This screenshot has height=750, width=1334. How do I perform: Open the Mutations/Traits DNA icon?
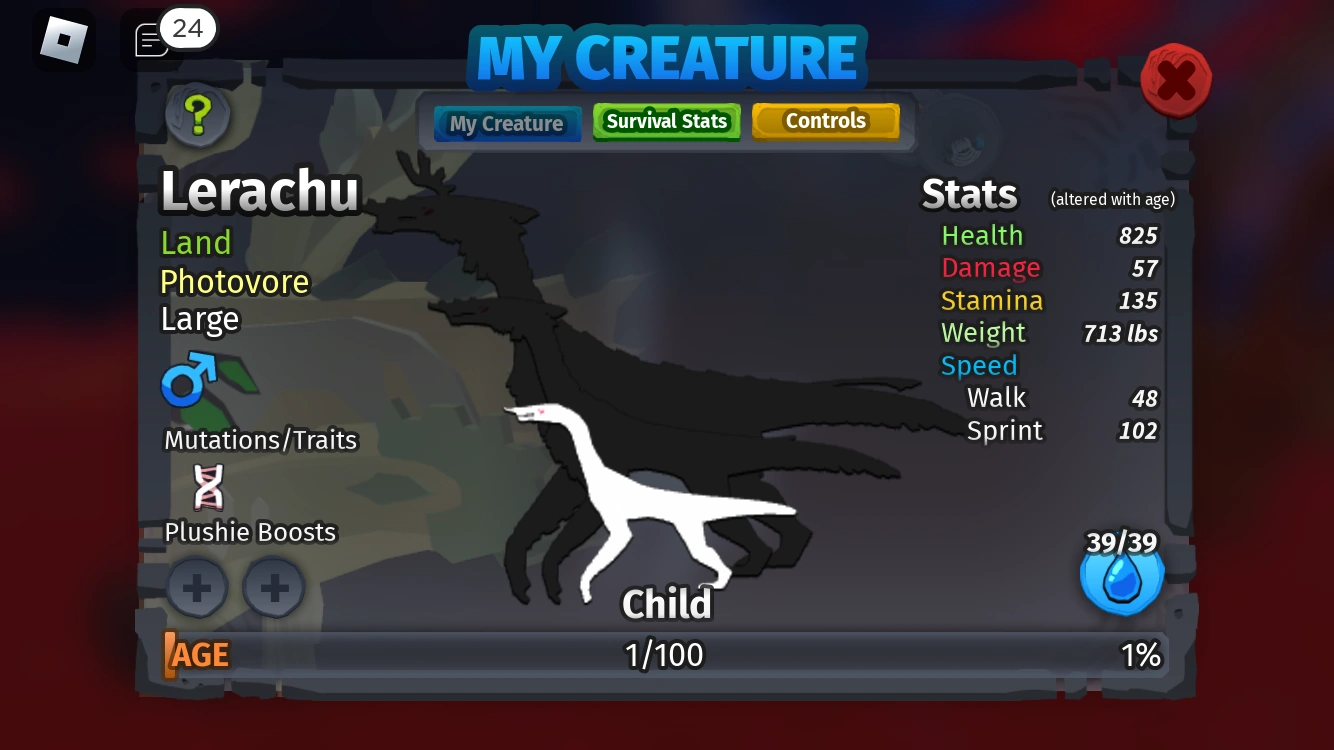[208, 488]
